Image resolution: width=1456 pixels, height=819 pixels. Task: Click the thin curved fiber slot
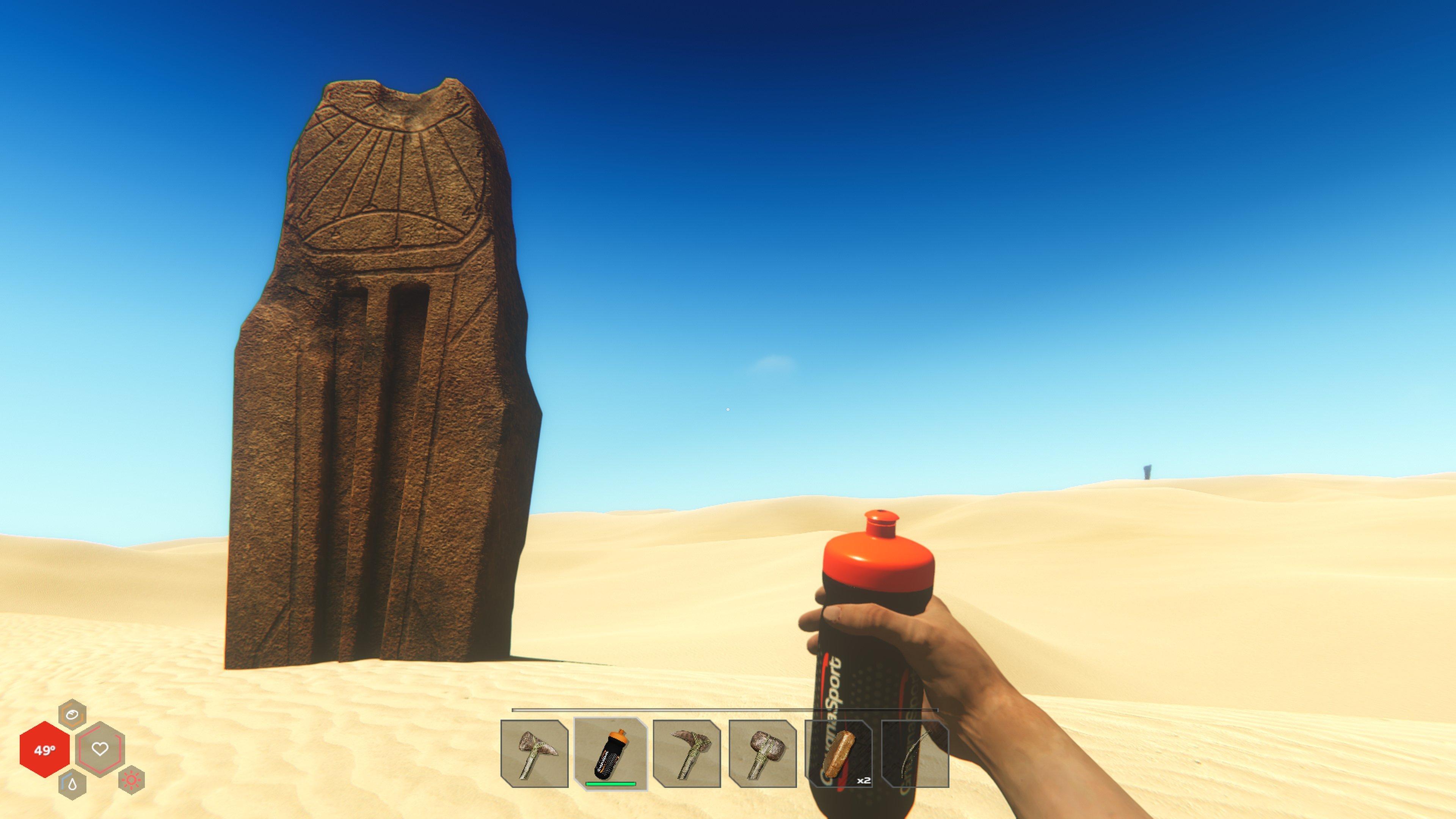point(915,753)
